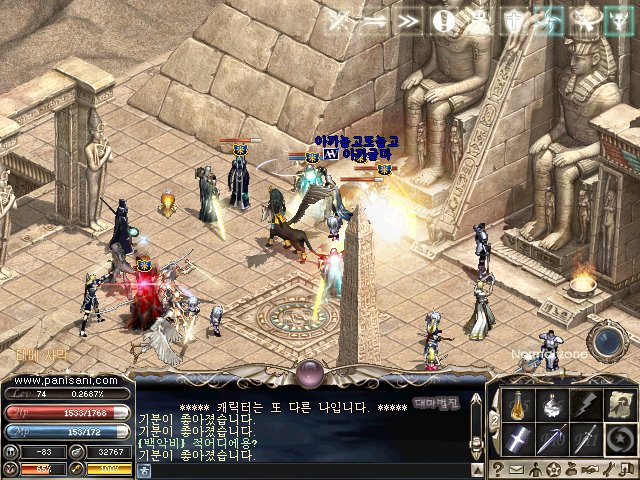
Task: Activate the star cycle skill slot
Action: (x=619, y=439)
